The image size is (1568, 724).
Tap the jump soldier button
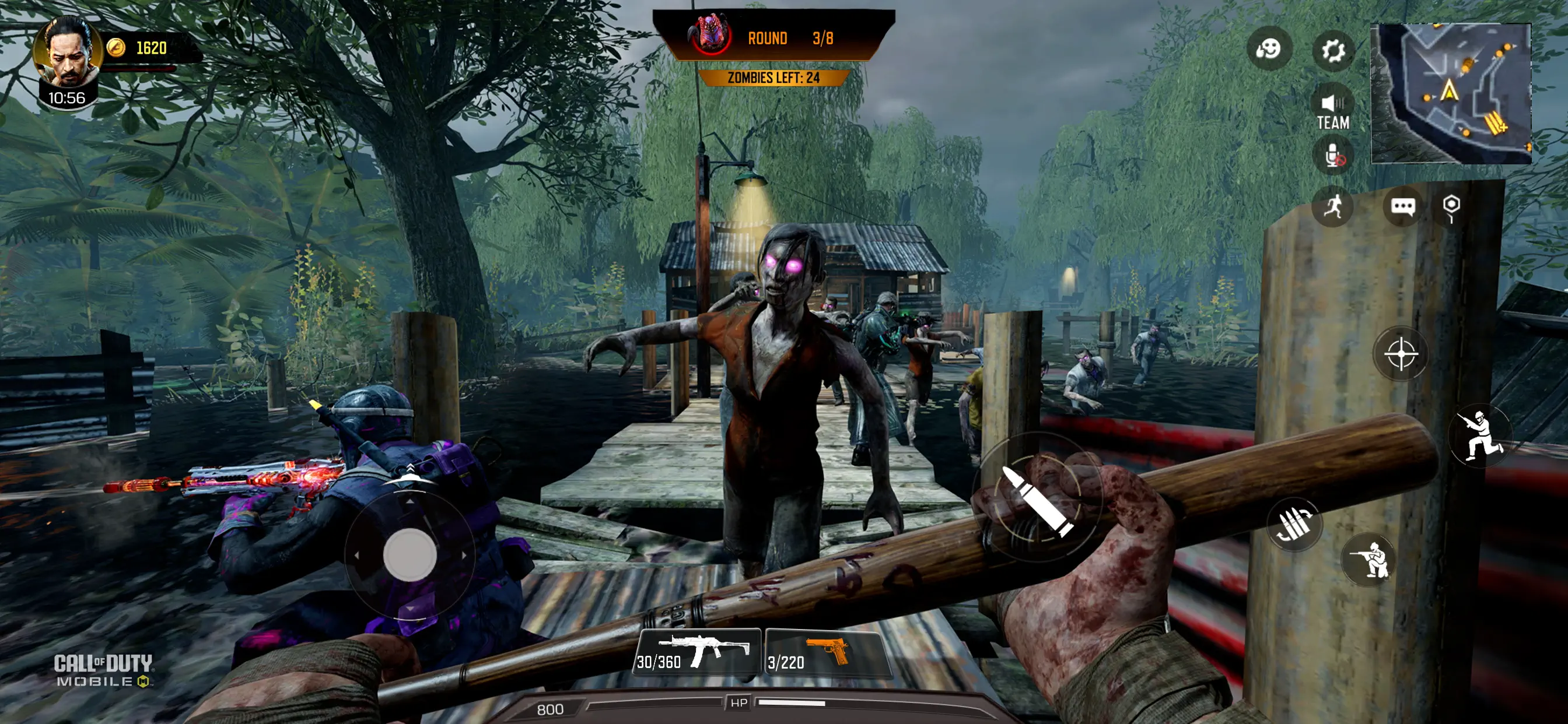click(x=1481, y=435)
